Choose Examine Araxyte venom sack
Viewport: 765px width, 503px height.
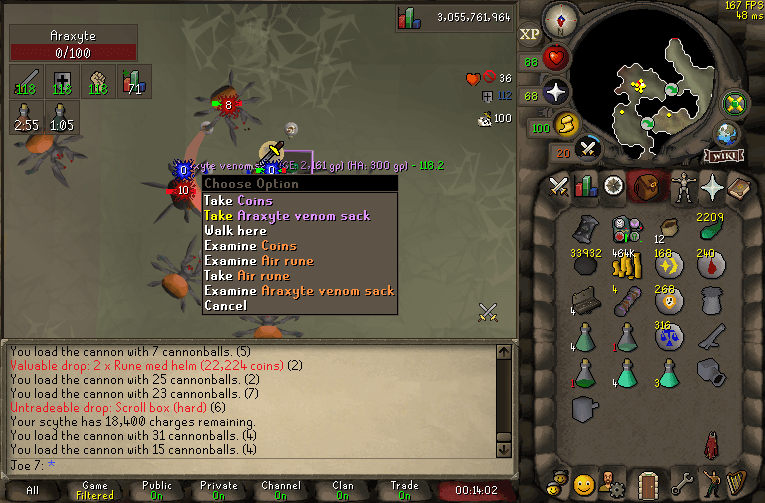(x=299, y=291)
